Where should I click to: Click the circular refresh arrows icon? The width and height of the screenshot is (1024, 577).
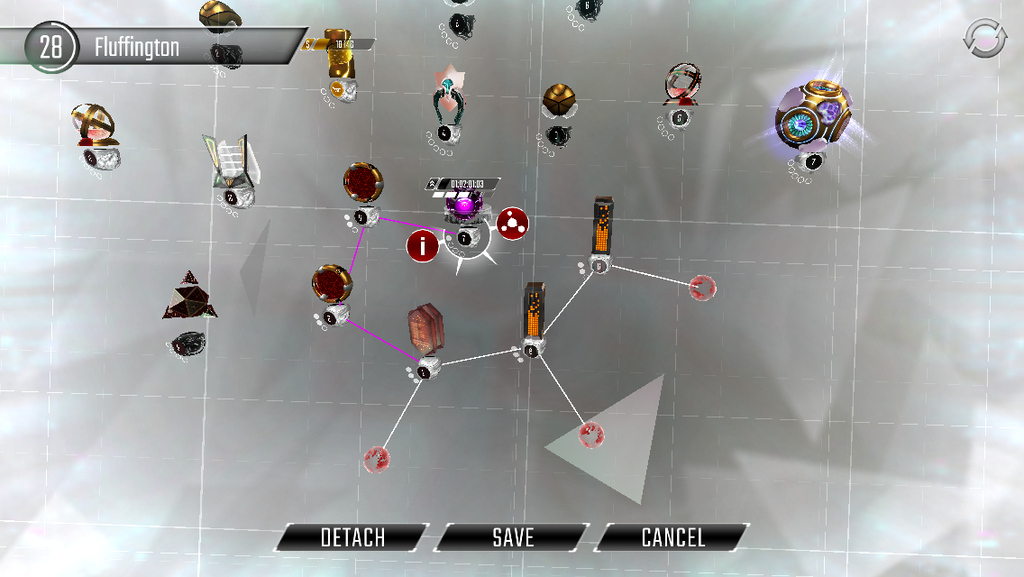(985, 39)
